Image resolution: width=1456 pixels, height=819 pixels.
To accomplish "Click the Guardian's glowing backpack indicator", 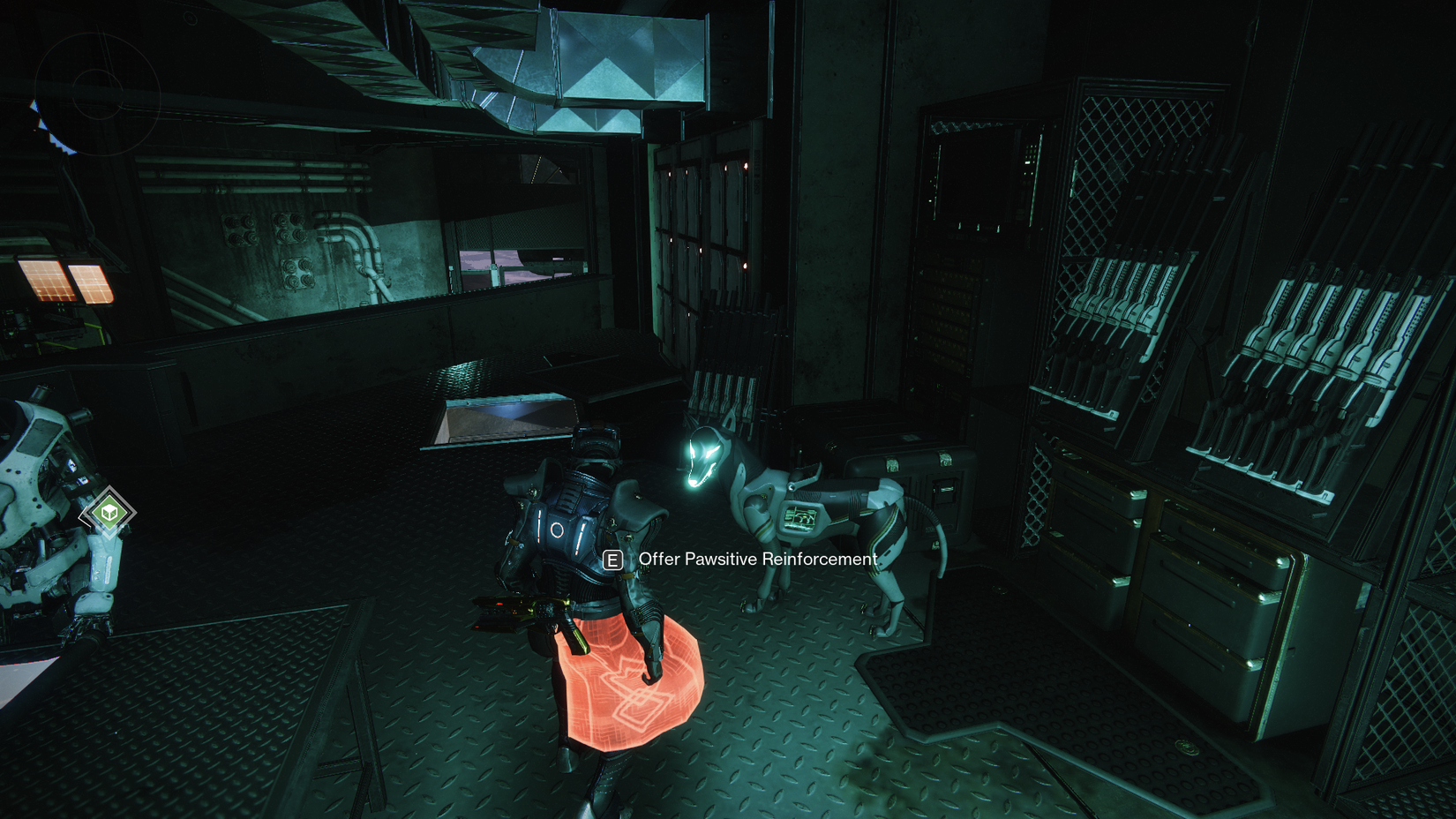I will 556,530.
